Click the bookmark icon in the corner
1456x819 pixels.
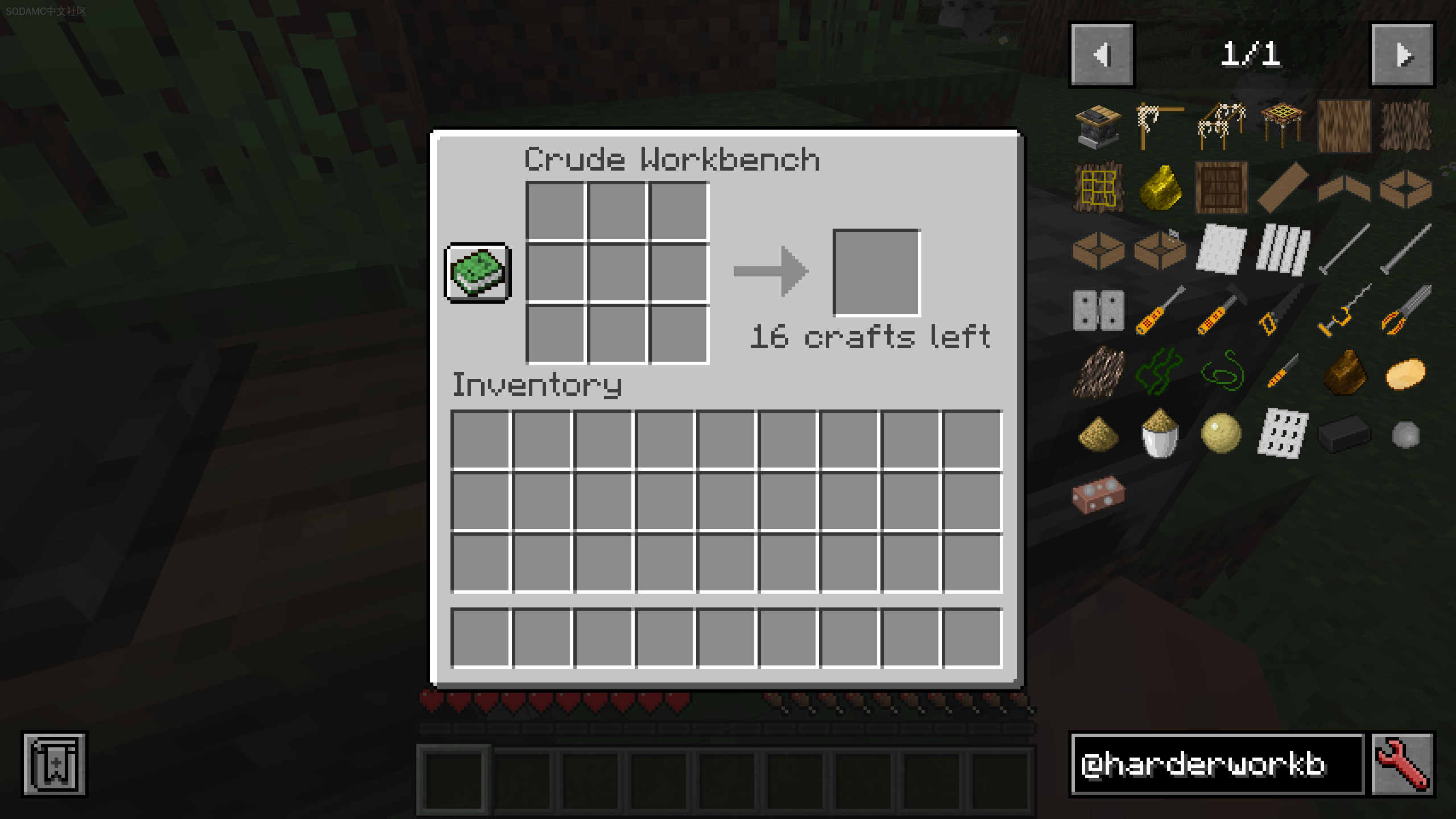click(55, 764)
